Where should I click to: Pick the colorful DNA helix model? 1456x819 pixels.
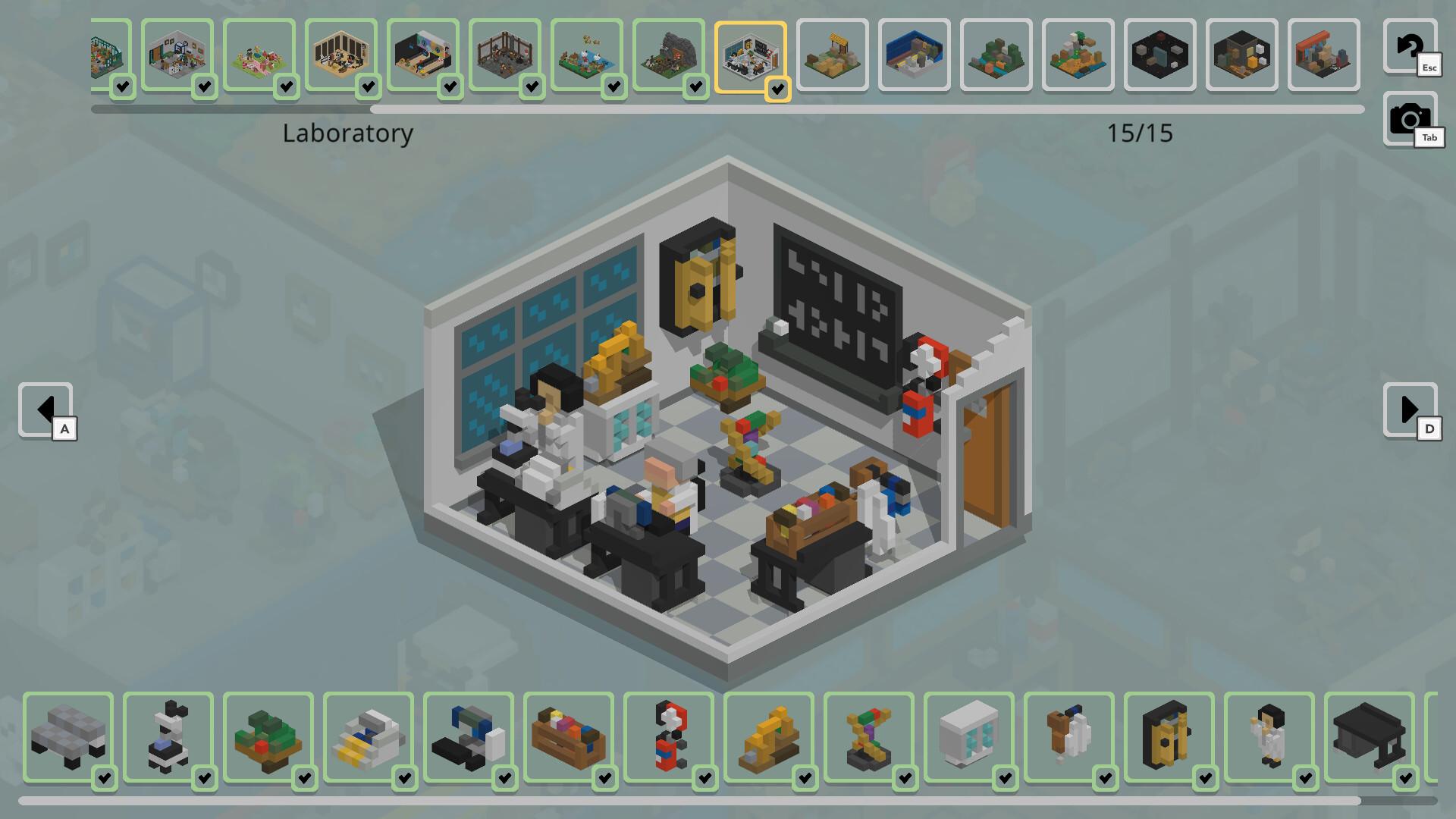[868, 736]
